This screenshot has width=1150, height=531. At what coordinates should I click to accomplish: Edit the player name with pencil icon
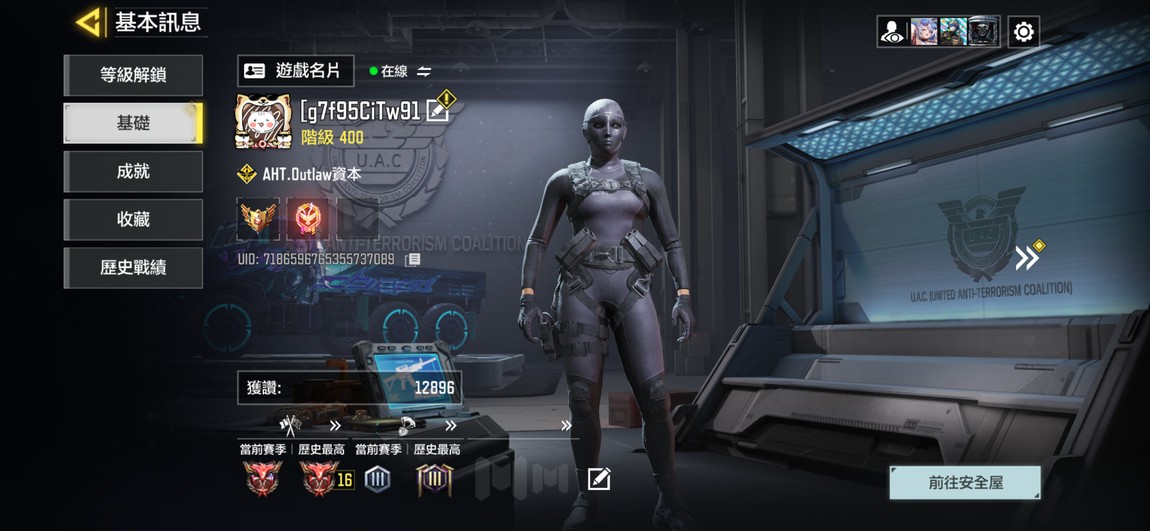point(437,111)
